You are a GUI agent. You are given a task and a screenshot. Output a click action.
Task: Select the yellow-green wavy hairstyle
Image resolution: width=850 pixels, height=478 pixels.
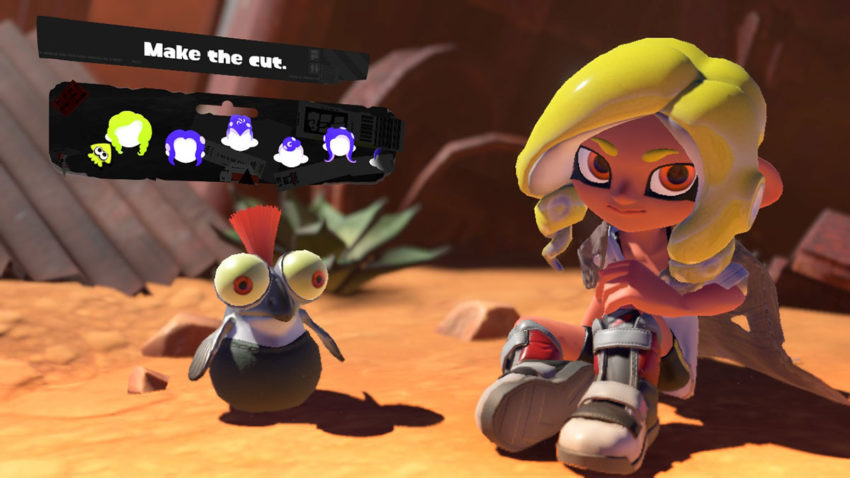pyautogui.click(x=129, y=136)
